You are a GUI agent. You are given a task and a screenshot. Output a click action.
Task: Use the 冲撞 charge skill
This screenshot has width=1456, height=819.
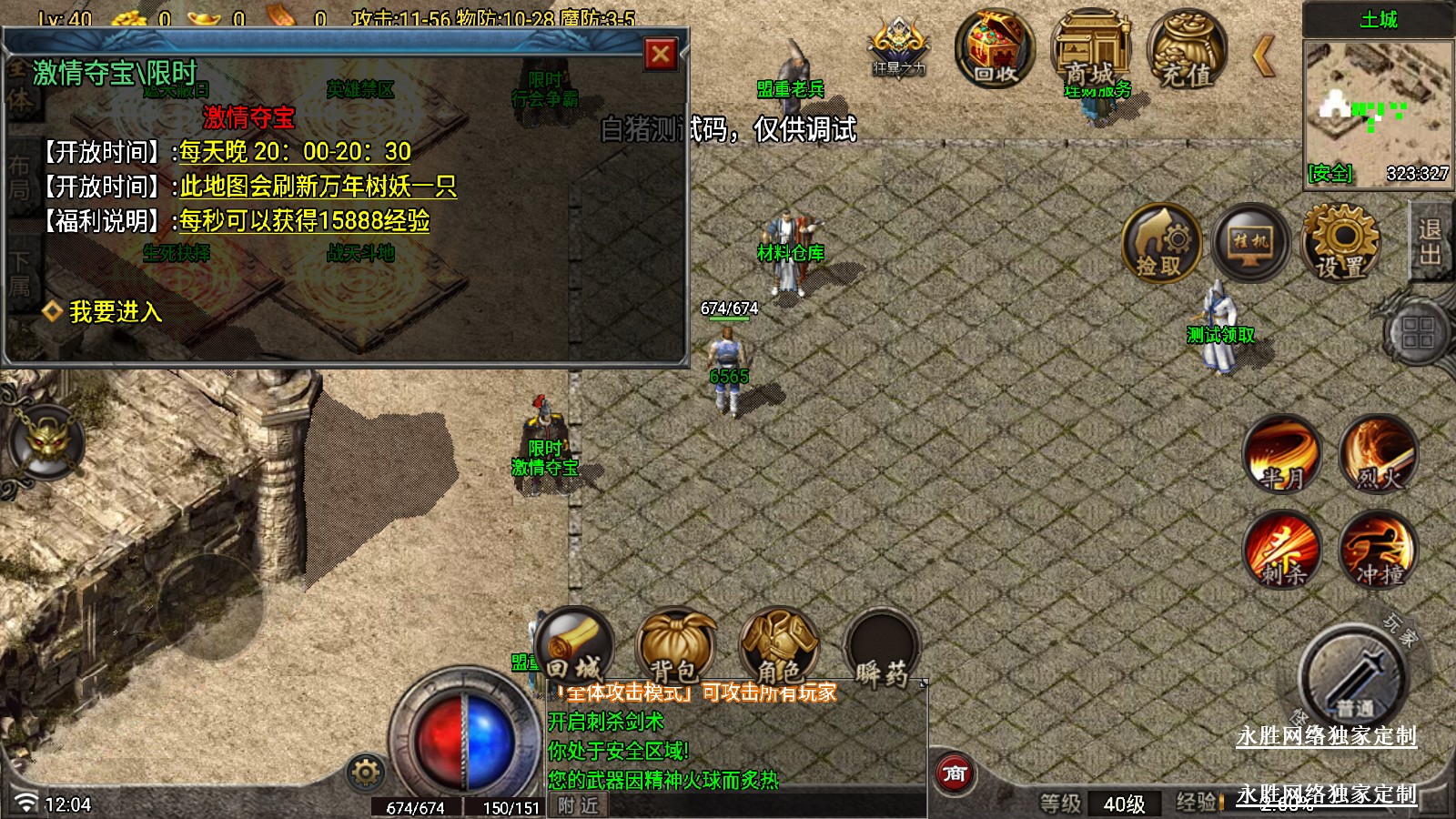pyautogui.click(x=1379, y=550)
